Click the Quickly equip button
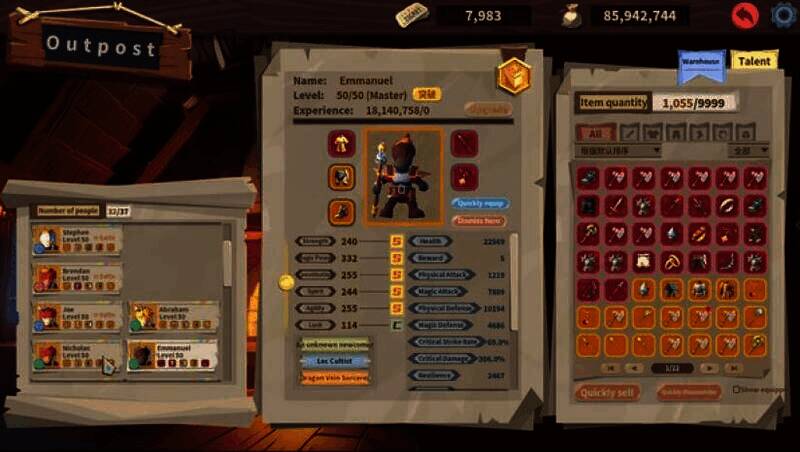This screenshot has width=800, height=452. coord(479,203)
